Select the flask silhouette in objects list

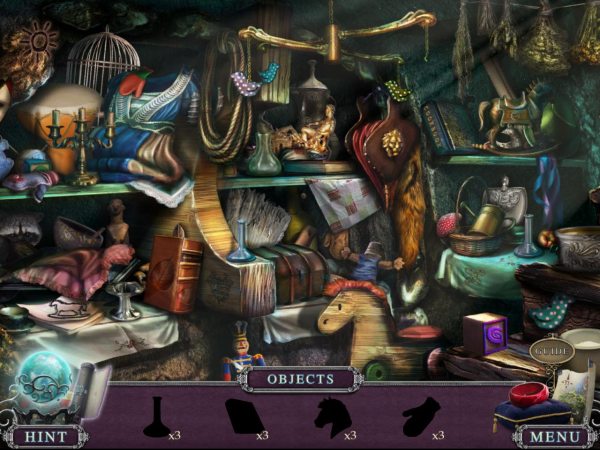click(x=154, y=417)
